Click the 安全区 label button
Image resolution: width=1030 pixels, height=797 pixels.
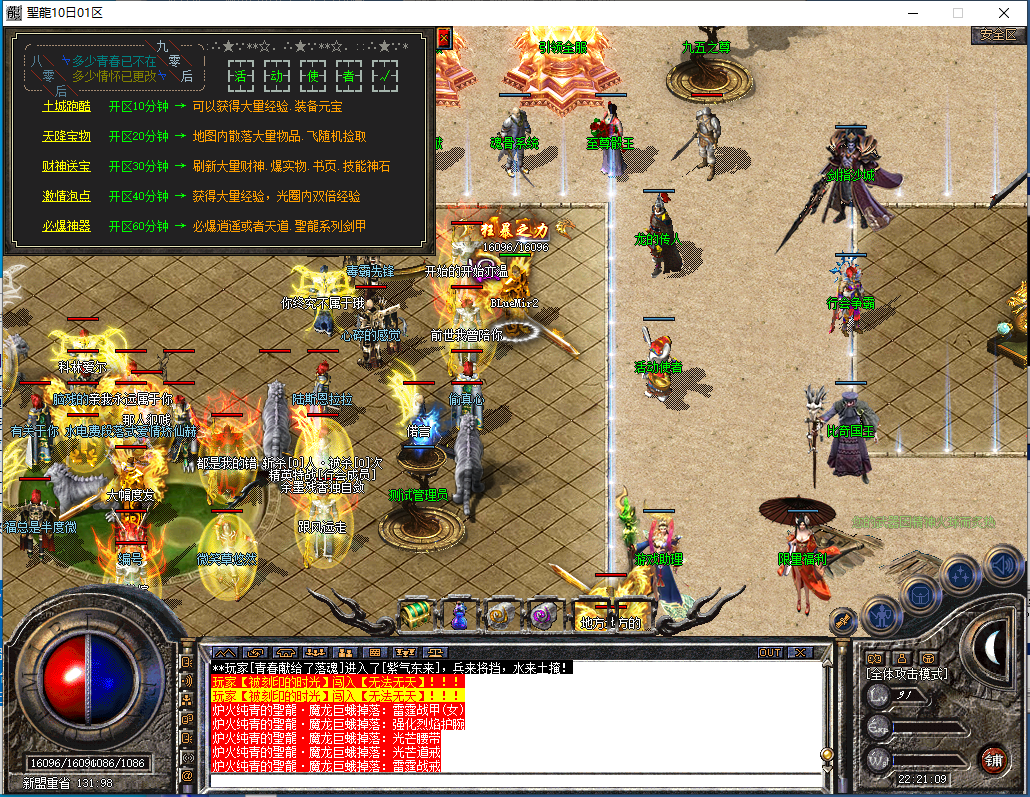(998, 34)
